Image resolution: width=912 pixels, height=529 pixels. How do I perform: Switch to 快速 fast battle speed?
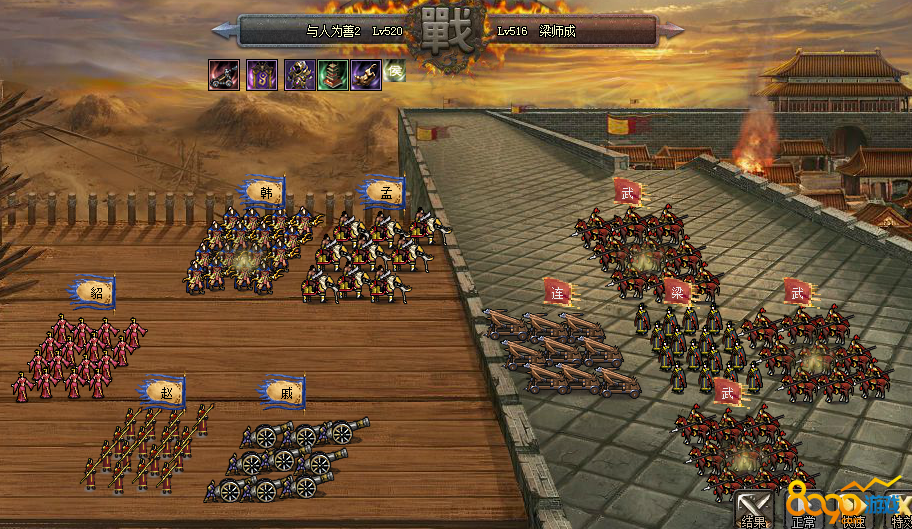coord(852,508)
